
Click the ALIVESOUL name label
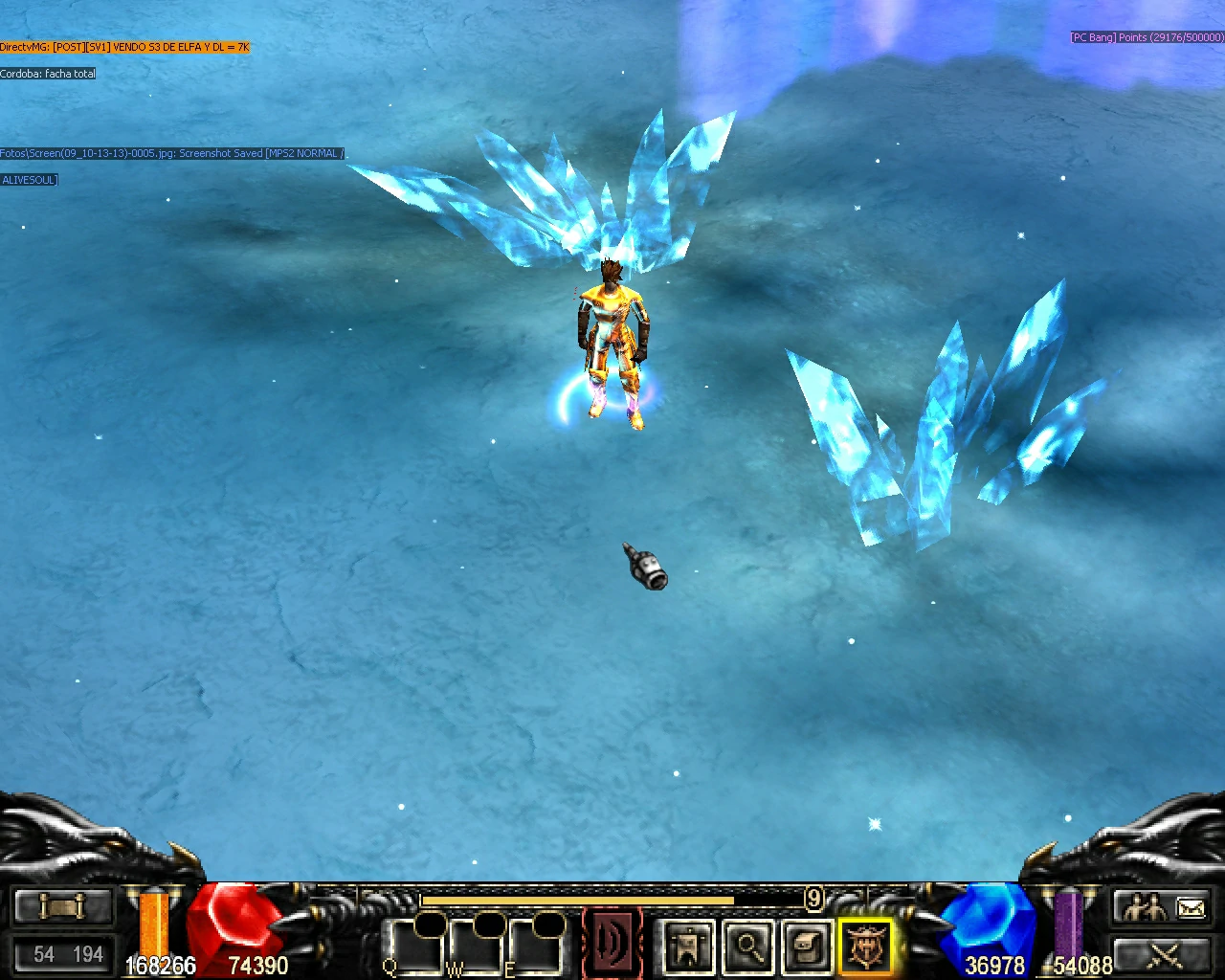coord(29,179)
